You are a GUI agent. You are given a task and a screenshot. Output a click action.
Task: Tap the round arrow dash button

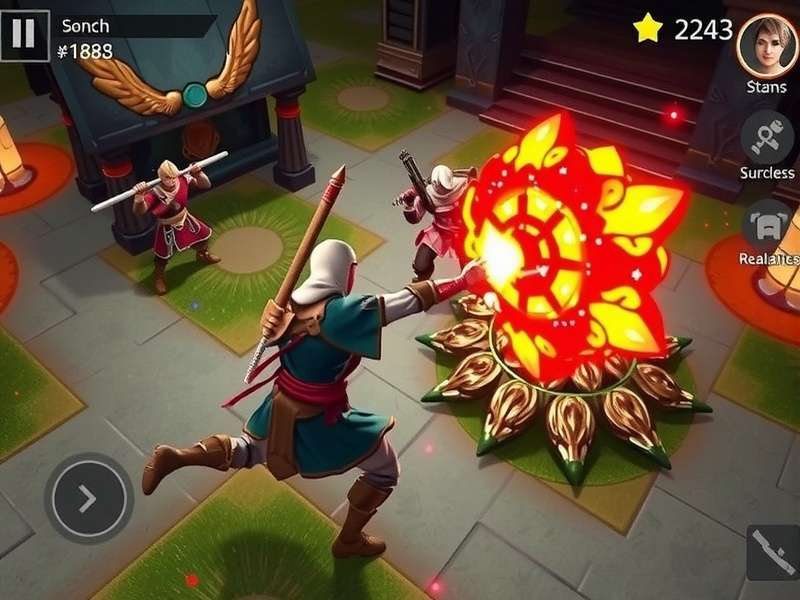point(88,498)
